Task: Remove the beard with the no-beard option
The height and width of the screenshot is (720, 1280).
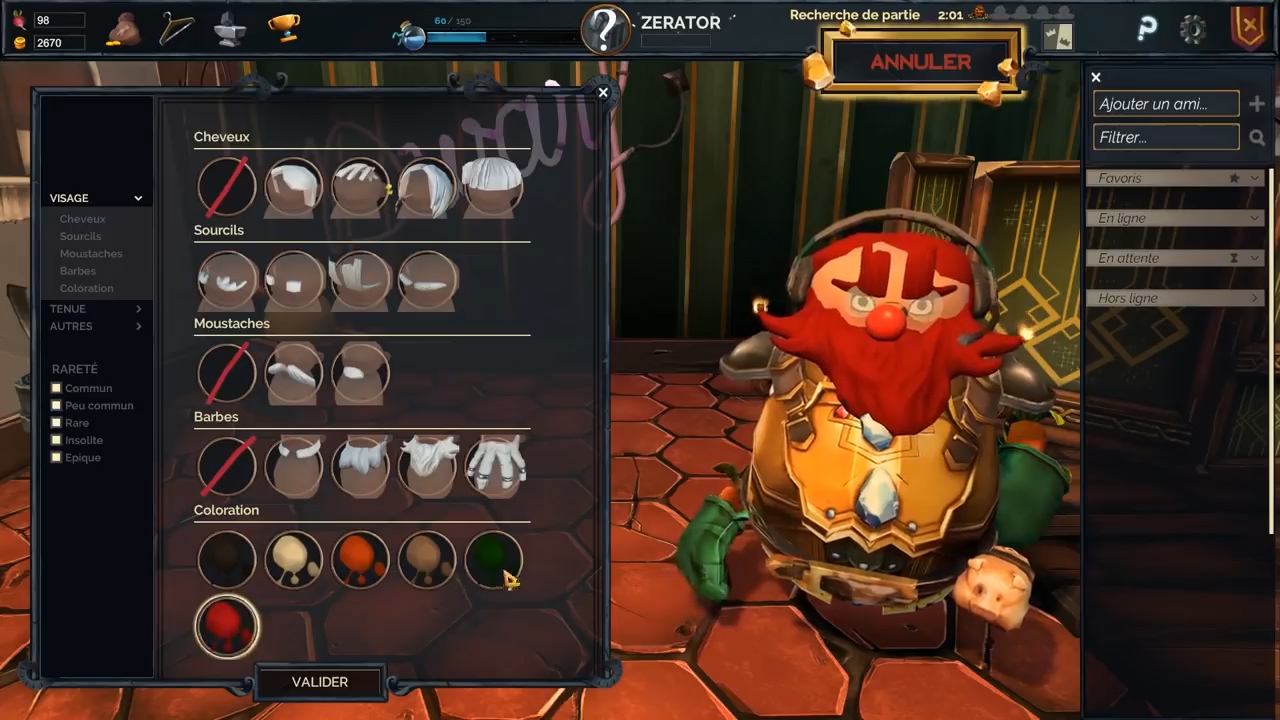Action: (227, 466)
